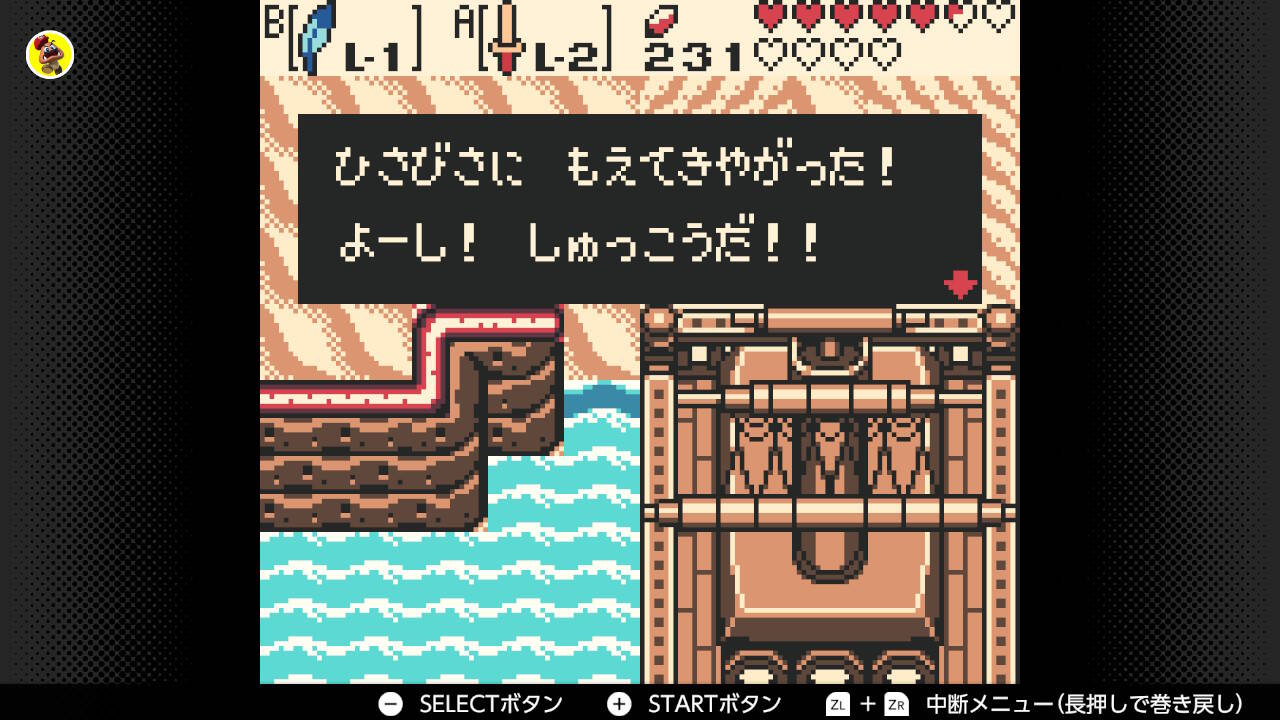Click the ZR button badge

click(x=896, y=702)
